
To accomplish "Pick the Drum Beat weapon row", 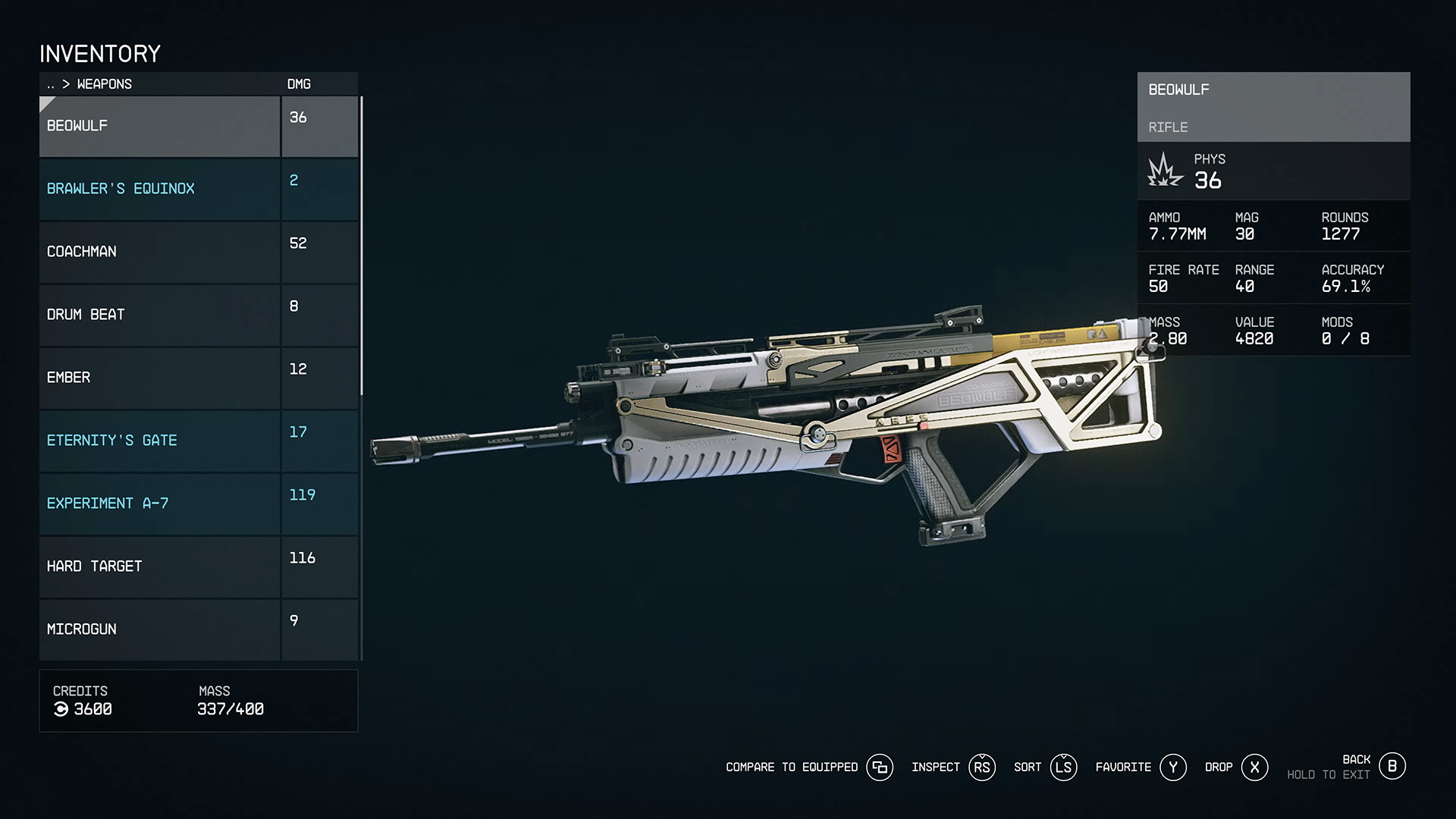I will tap(159, 315).
